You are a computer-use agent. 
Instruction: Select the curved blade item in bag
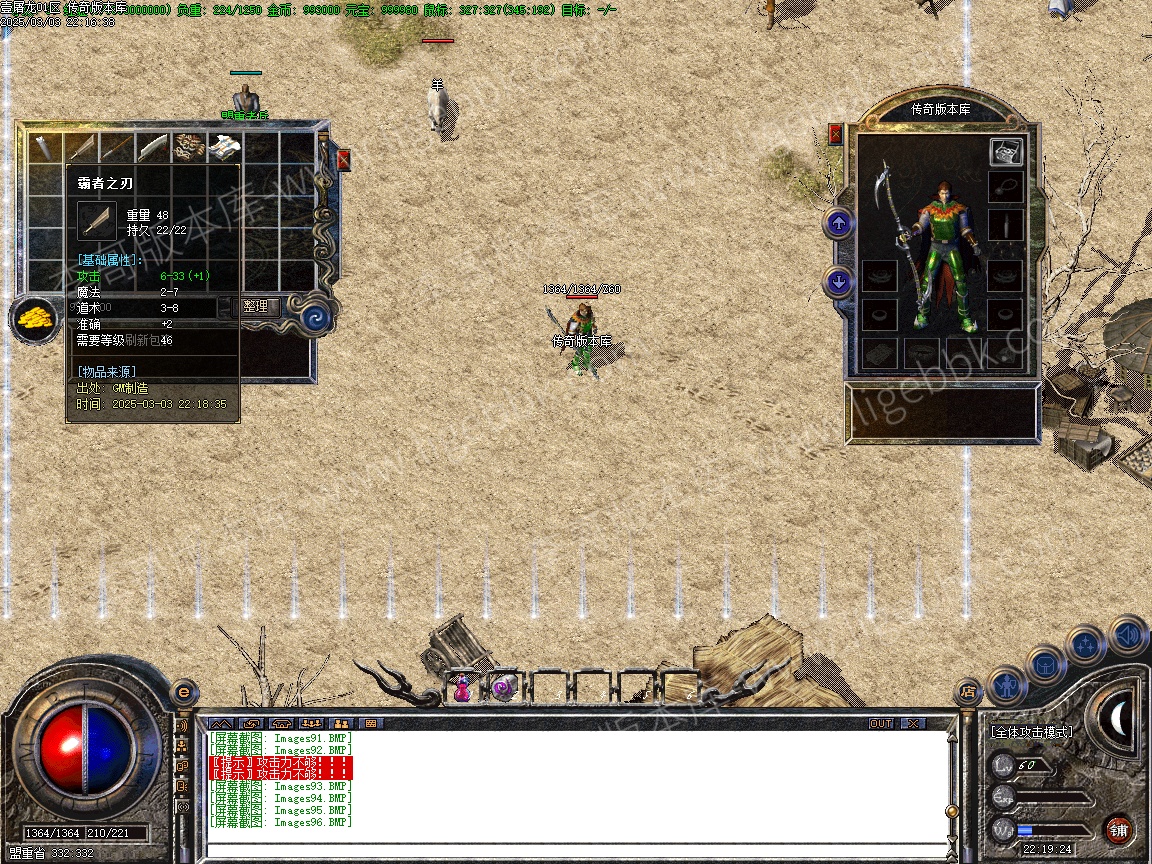[153, 147]
